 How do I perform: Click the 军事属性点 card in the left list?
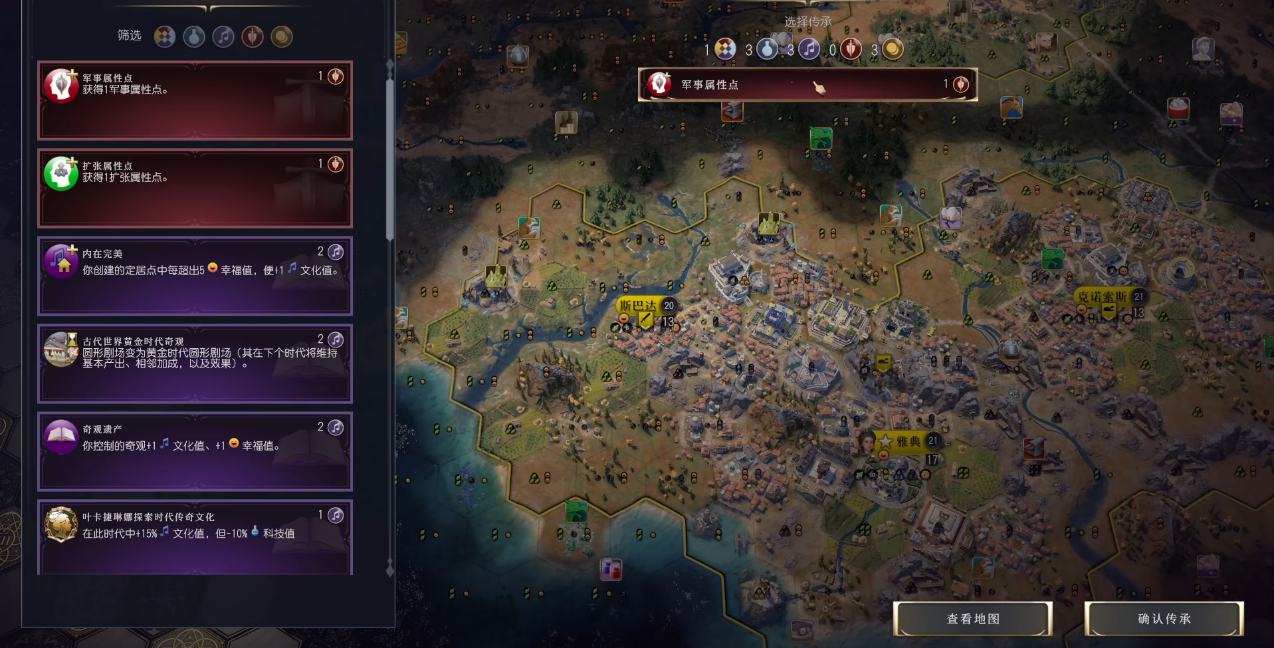tap(195, 100)
